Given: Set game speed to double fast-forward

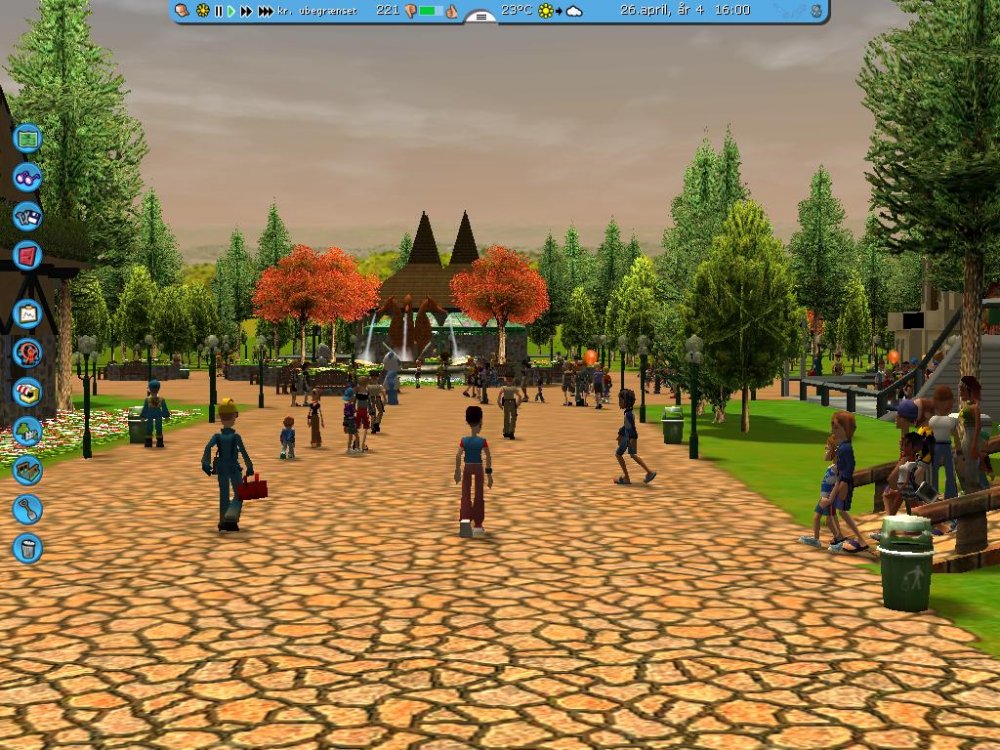Looking at the screenshot, I should (x=246, y=11).
